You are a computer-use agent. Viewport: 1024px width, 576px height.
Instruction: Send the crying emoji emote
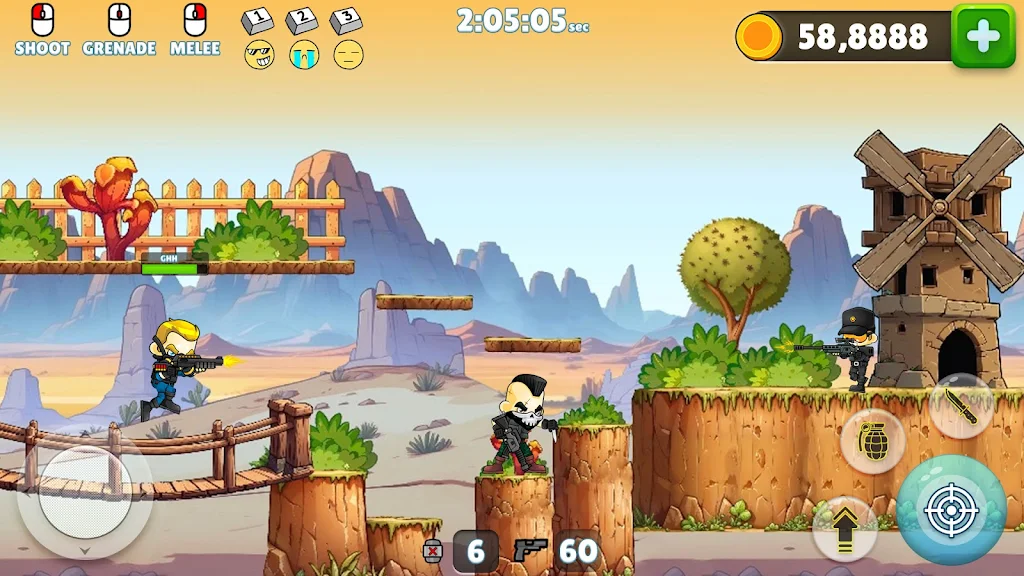tap(304, 54)
